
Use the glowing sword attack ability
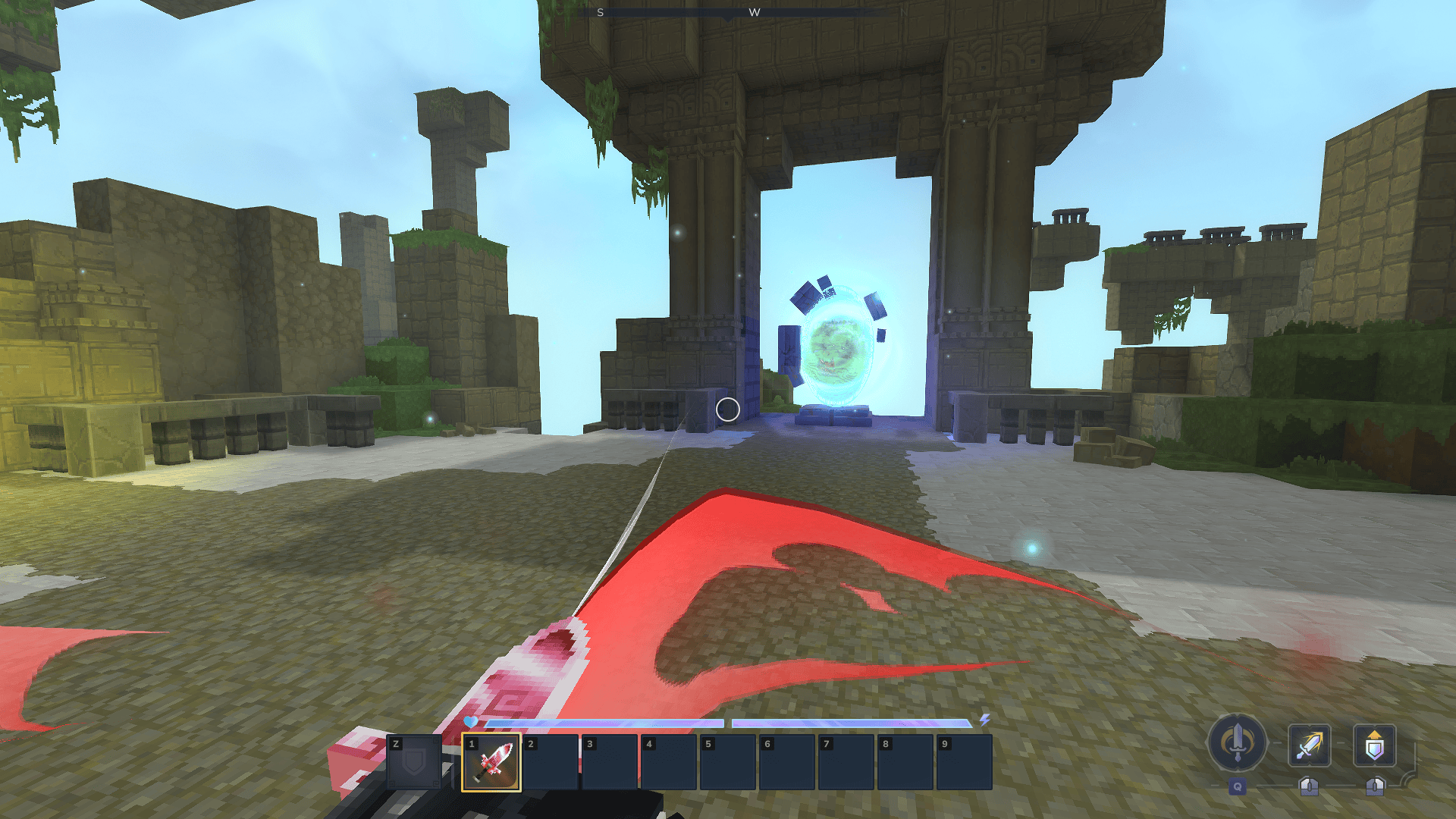click(1309, 745)
